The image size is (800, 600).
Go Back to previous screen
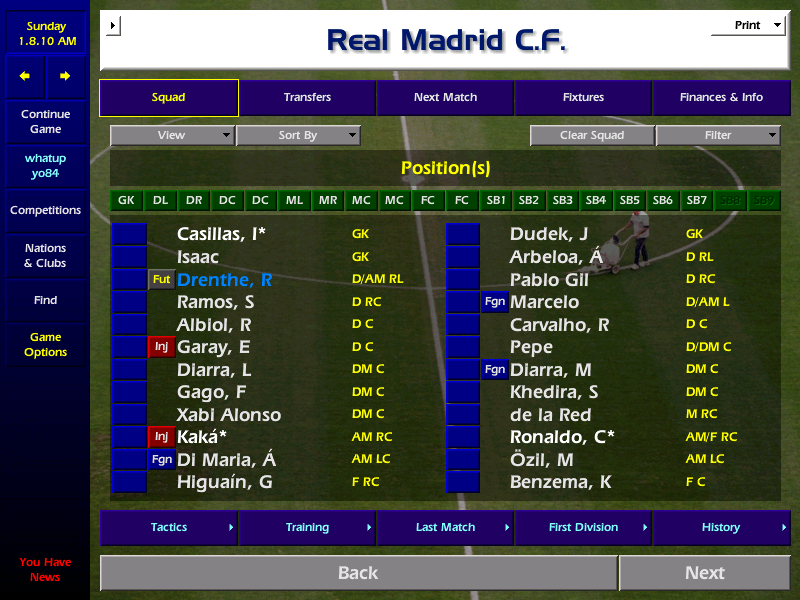click(x=358, y=573)
